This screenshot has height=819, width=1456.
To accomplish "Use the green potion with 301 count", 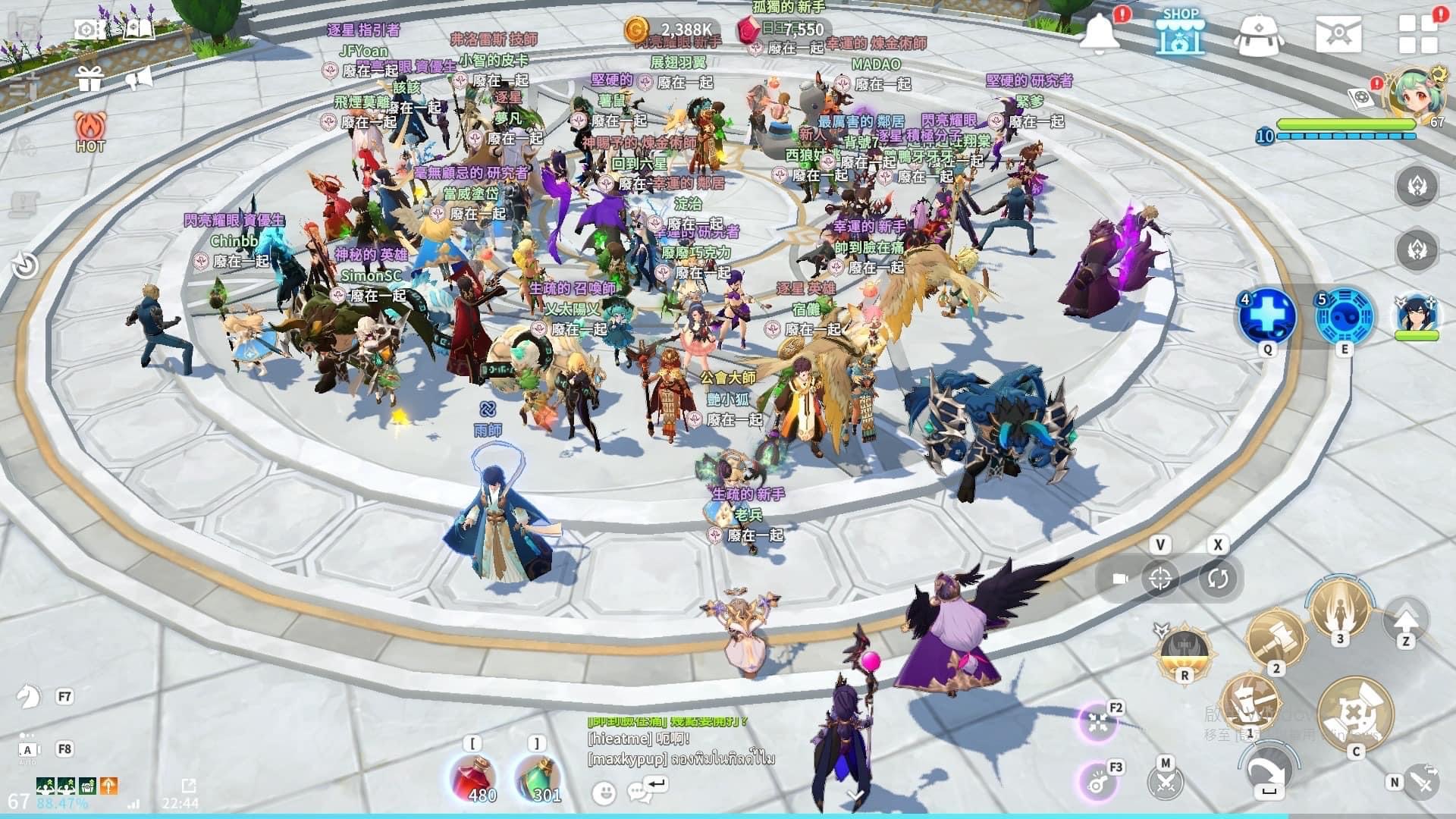I will [537, 779].
